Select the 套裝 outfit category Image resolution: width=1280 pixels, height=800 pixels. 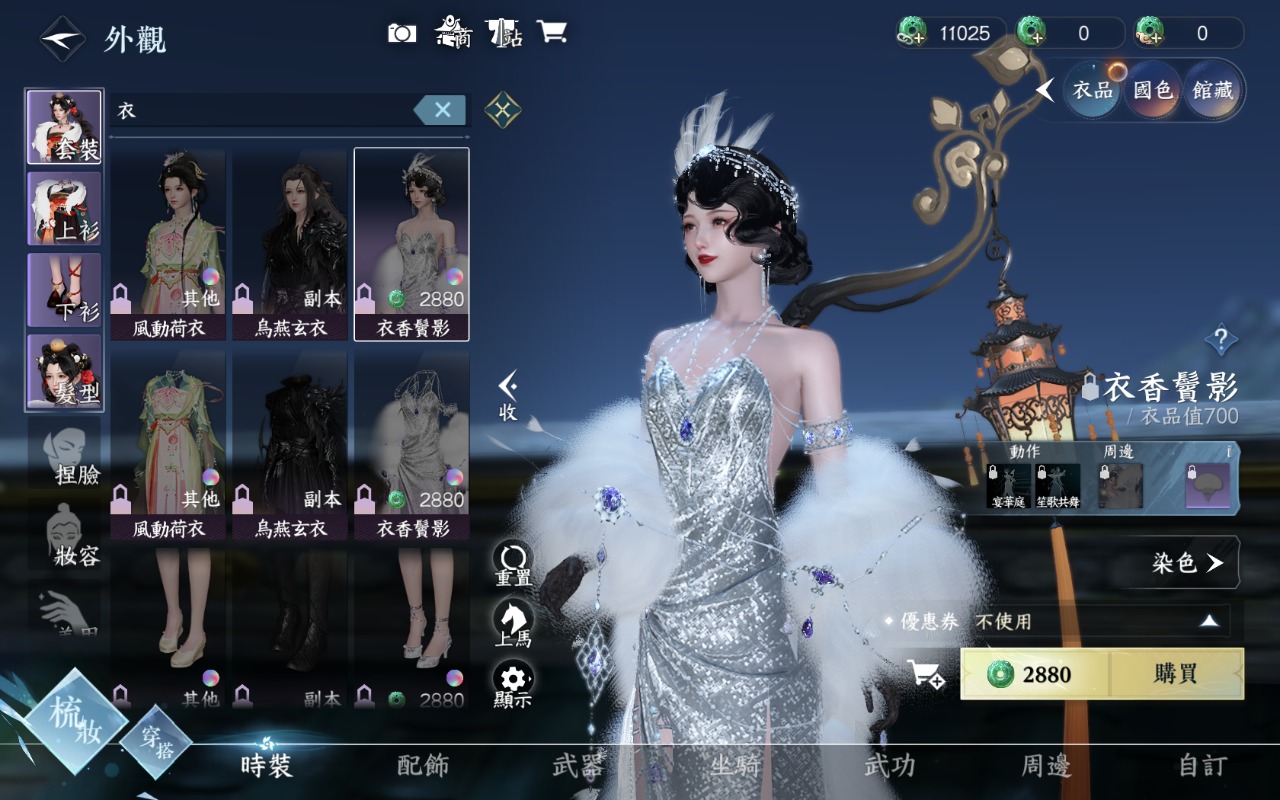pos(64,127)
